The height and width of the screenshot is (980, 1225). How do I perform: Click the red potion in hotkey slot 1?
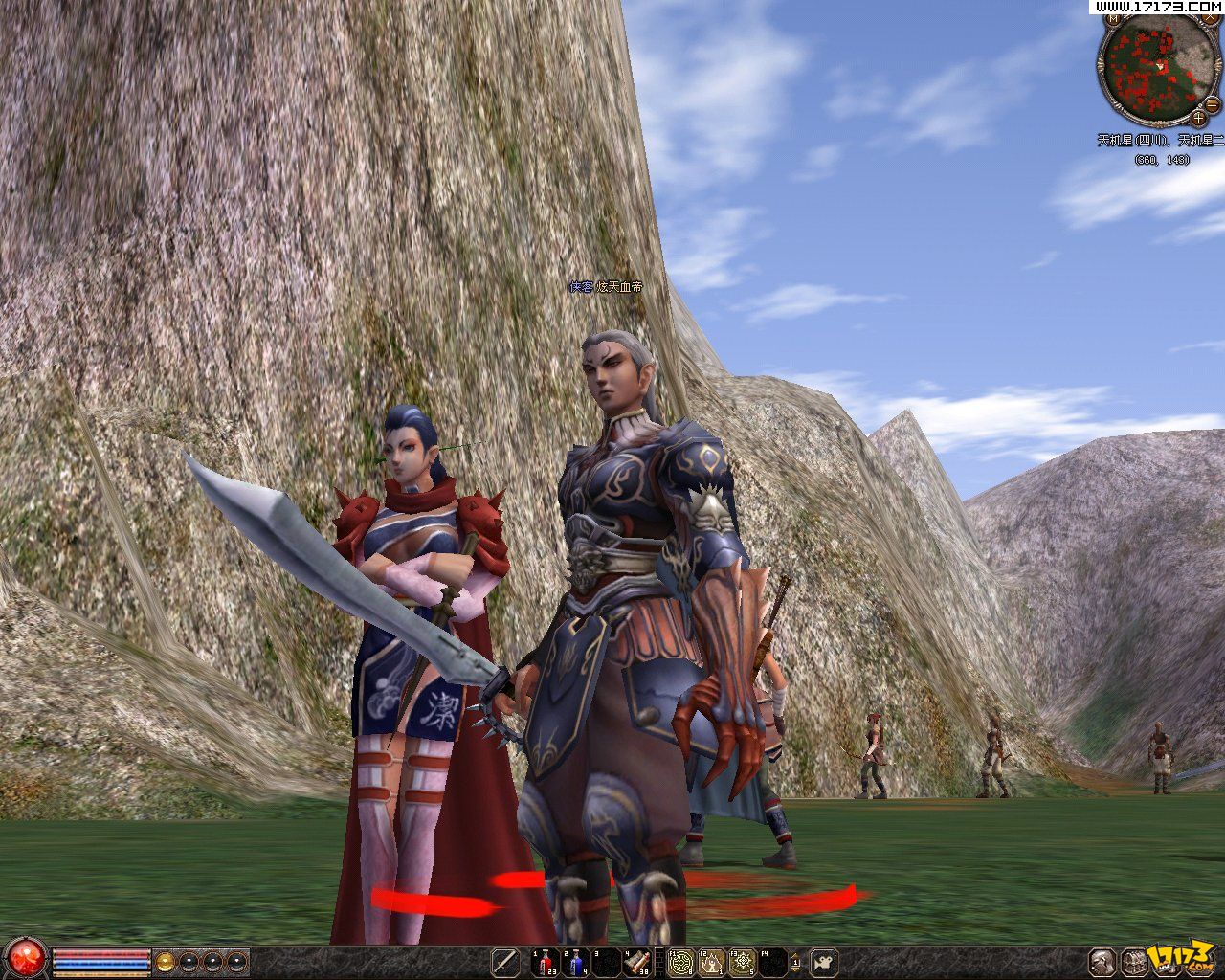tap(544, 964)
